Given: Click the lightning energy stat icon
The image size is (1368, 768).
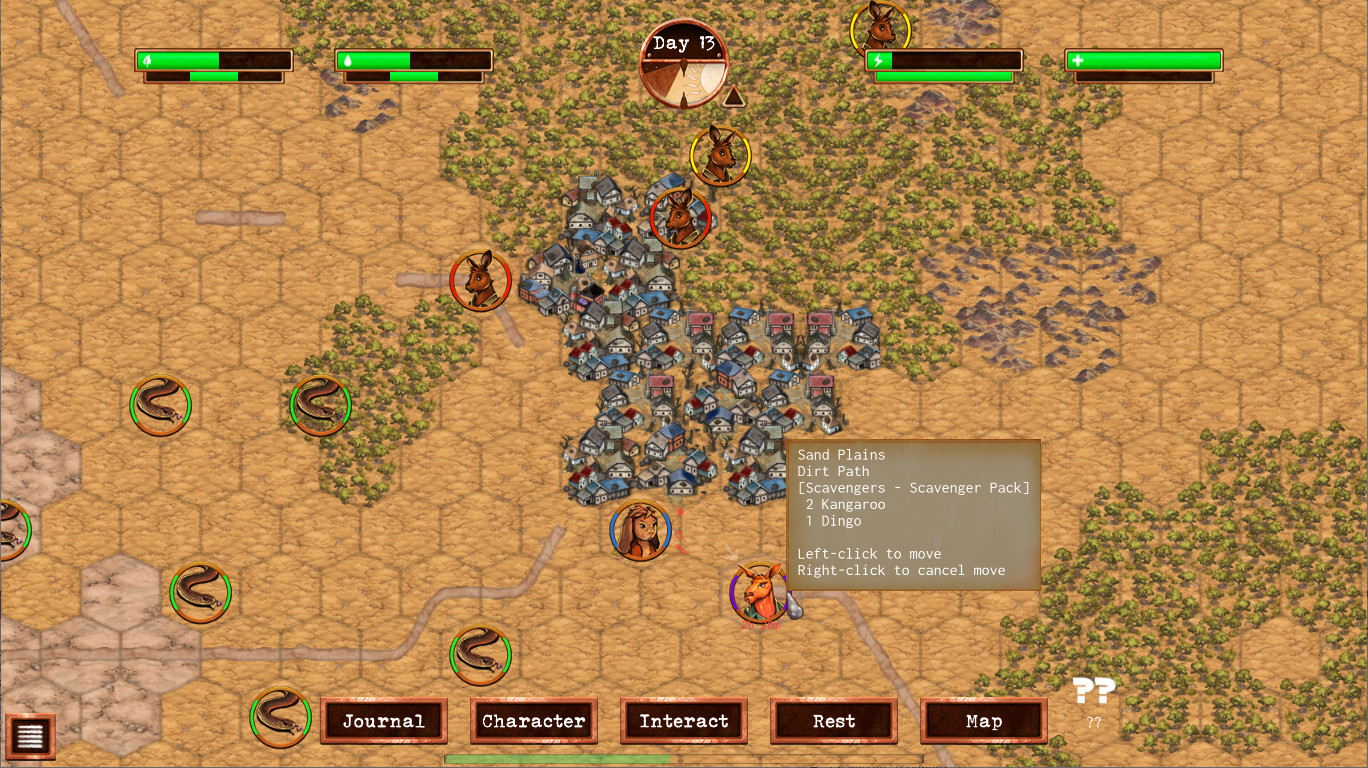Looking at the screenshot, I should pos(879,62).
